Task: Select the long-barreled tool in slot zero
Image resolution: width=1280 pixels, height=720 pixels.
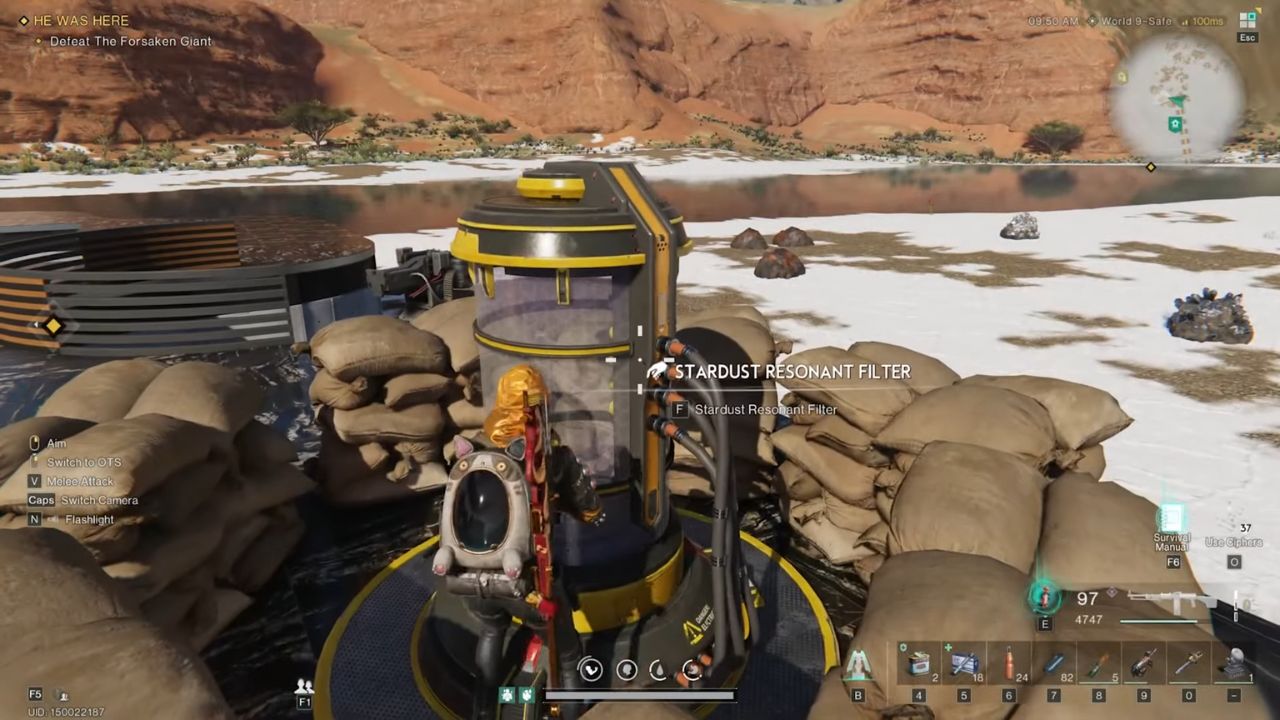Action: tap(1189, 663)
